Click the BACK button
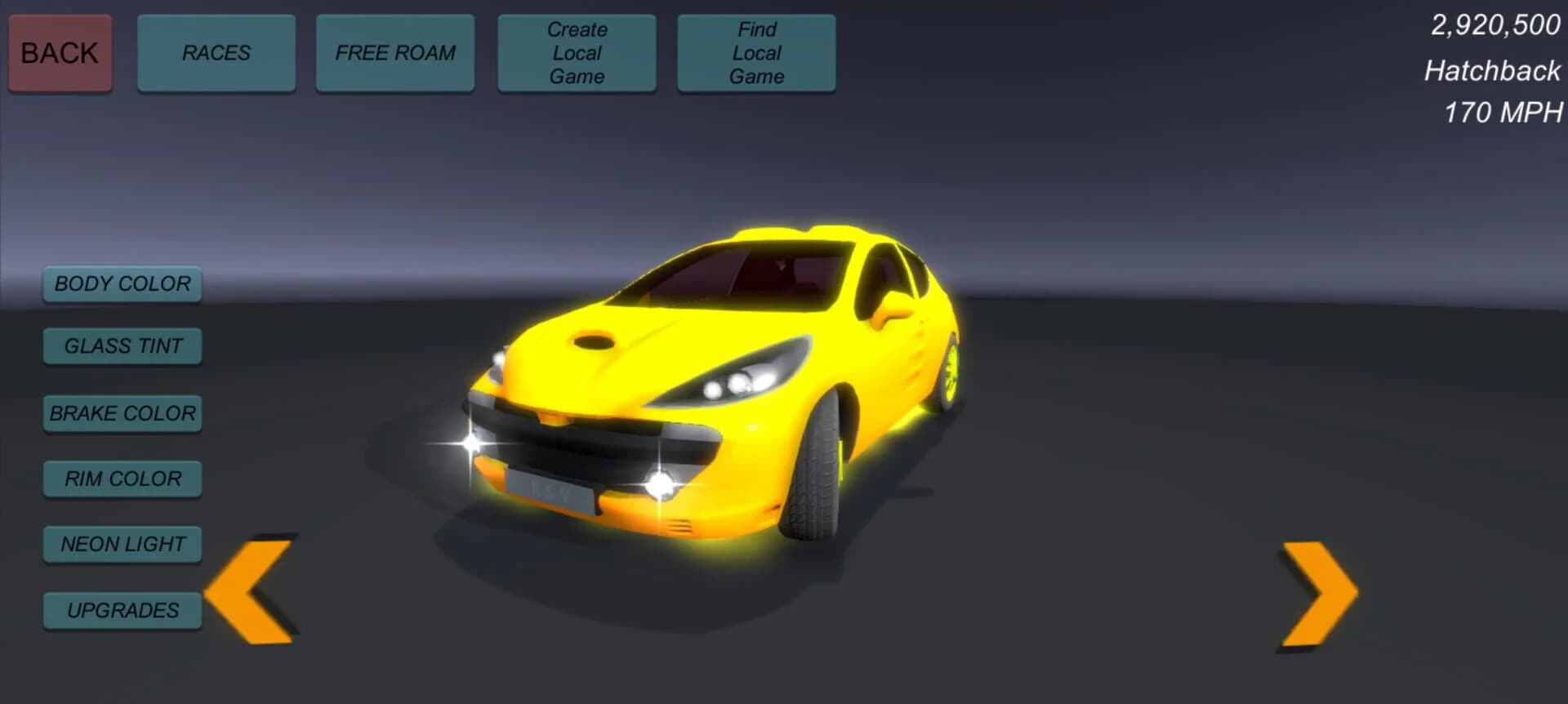Image resolution: width=1568 pixels, height=704 pixels. 59,52
